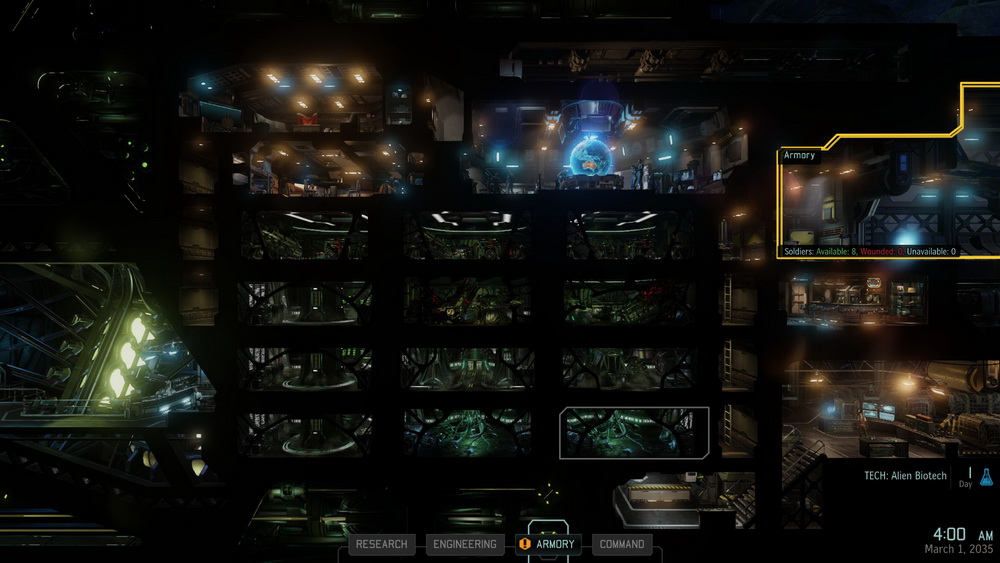The image size is (1000, 563).
Task: Click the blue research flask icon
Action: point(986,477)
